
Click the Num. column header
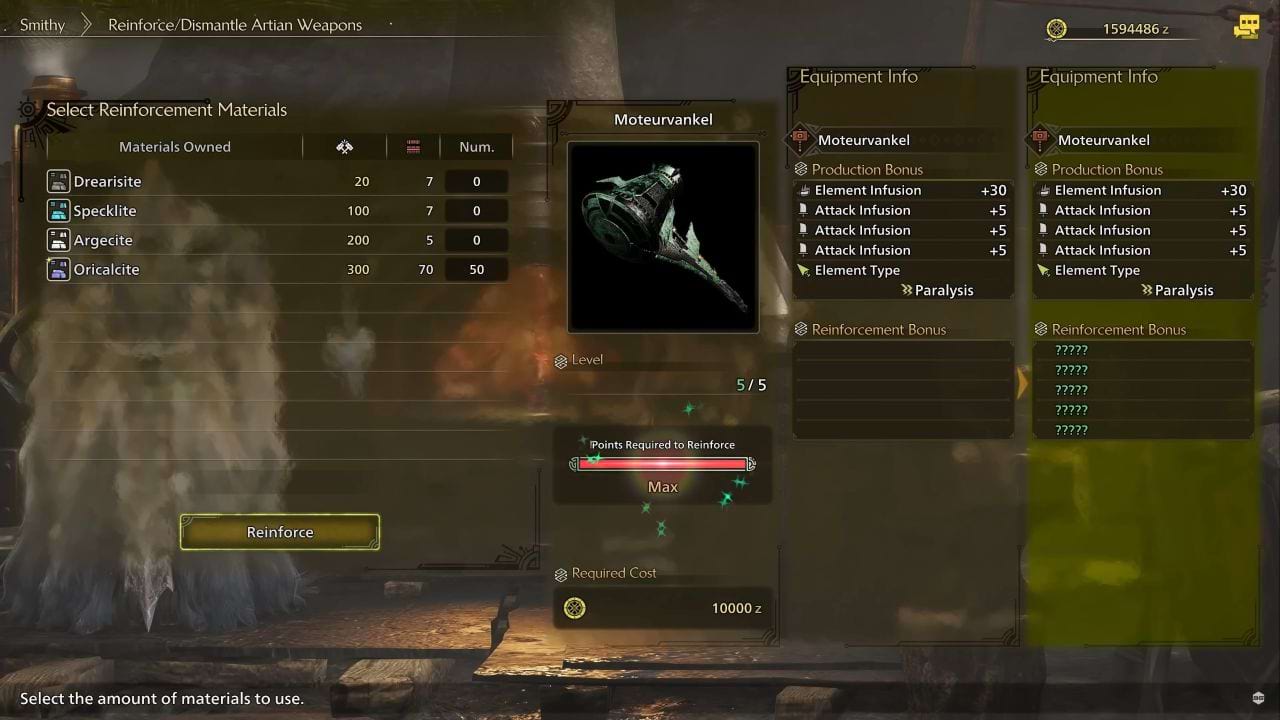[x=476, y=147]
